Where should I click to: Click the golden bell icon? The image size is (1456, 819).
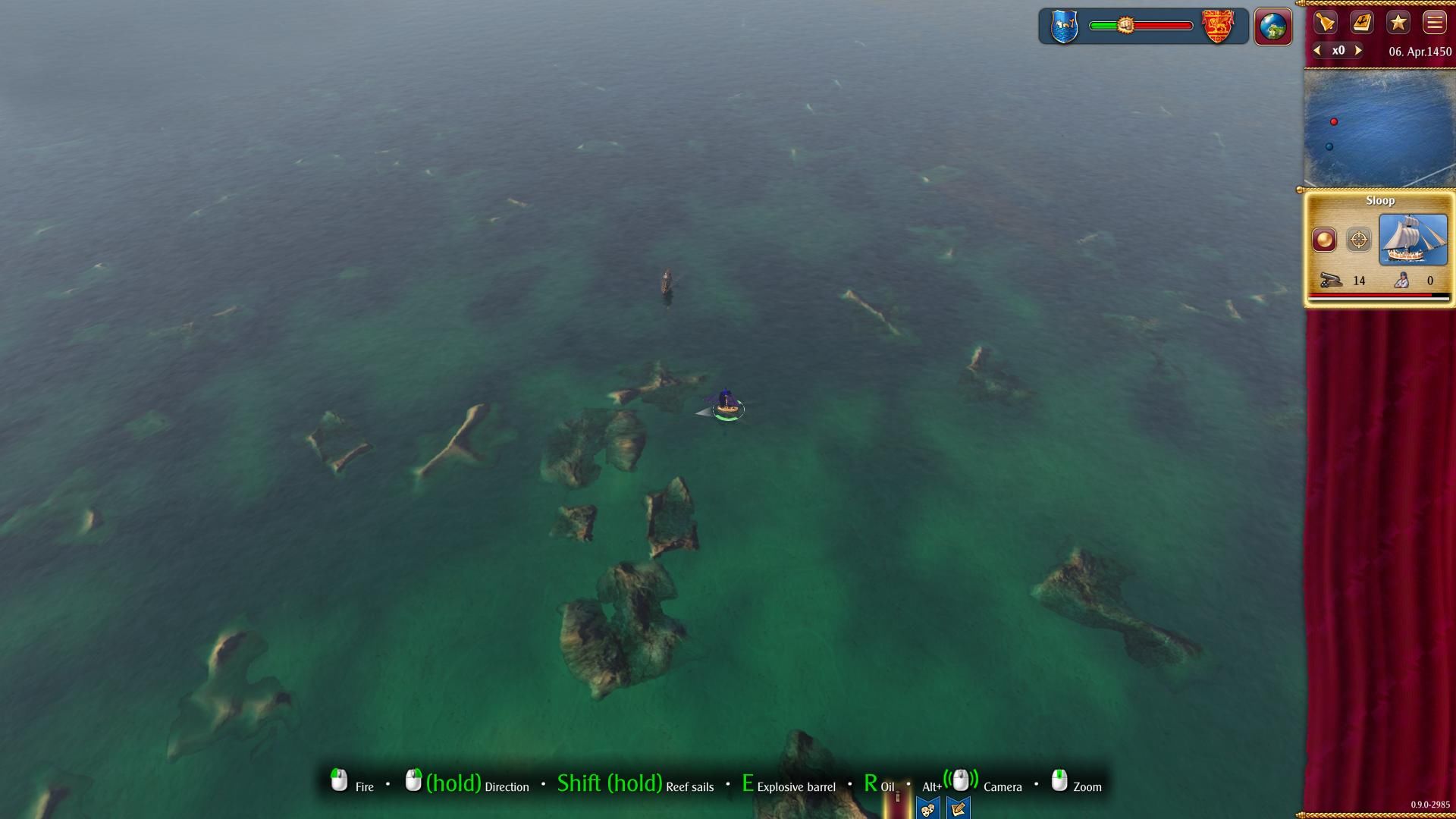coord(1326,23)
